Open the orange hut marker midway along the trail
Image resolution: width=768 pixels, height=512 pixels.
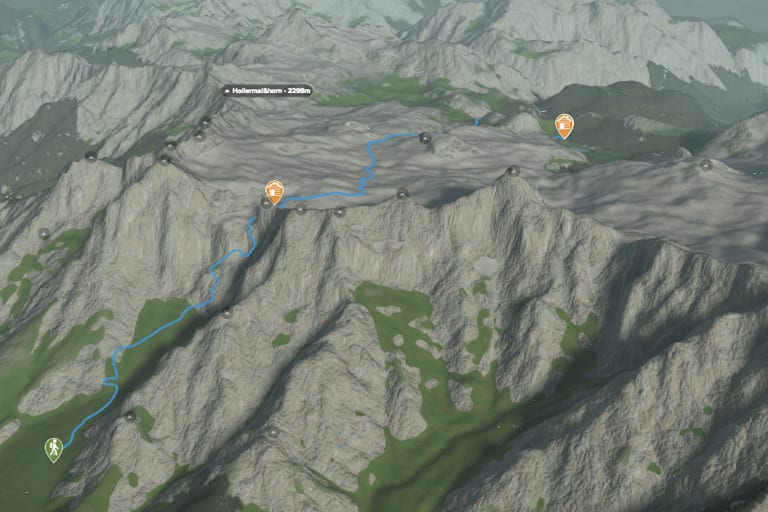(274, 191)
